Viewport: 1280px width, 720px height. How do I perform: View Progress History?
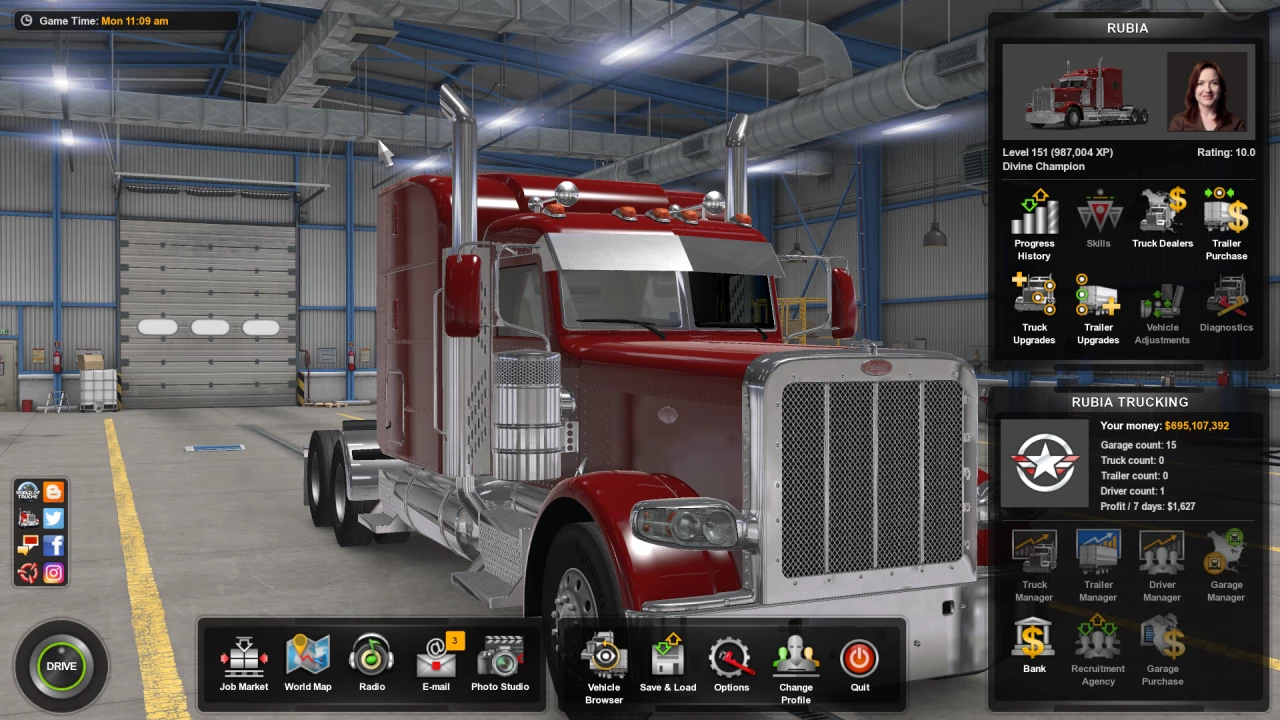click(x=1034, y=225)
